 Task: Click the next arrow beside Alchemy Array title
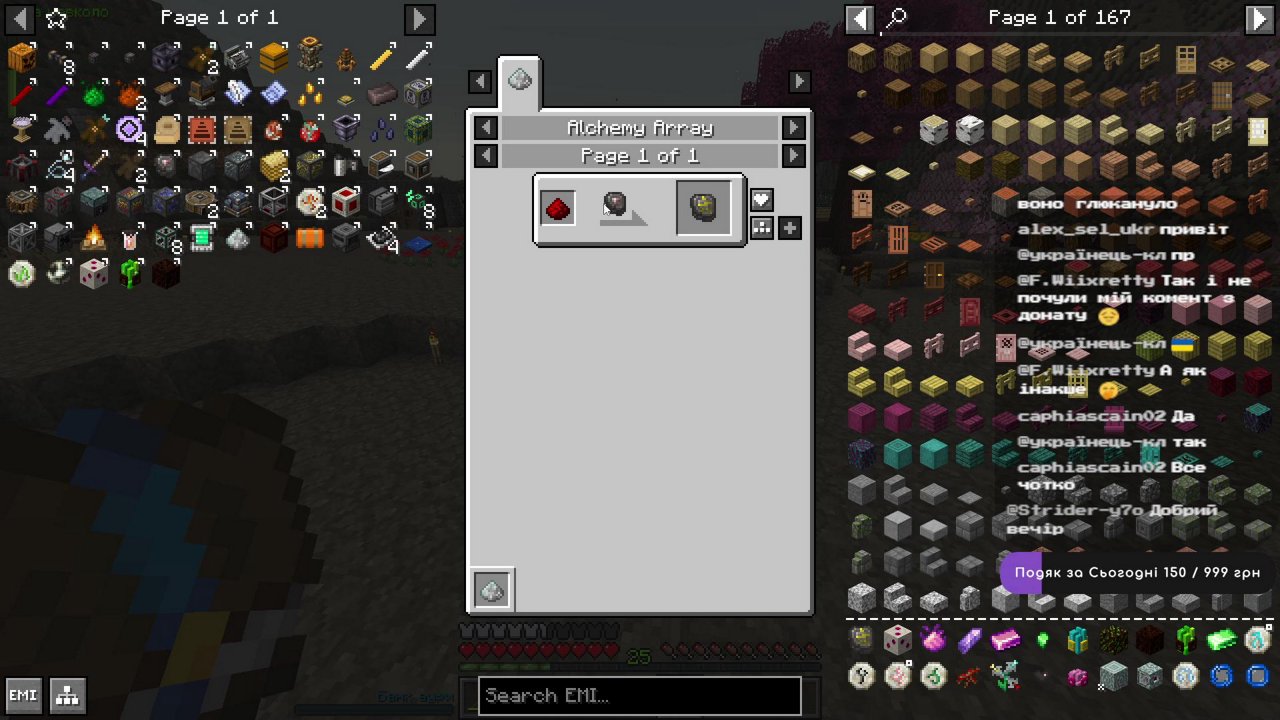(793, 128)
